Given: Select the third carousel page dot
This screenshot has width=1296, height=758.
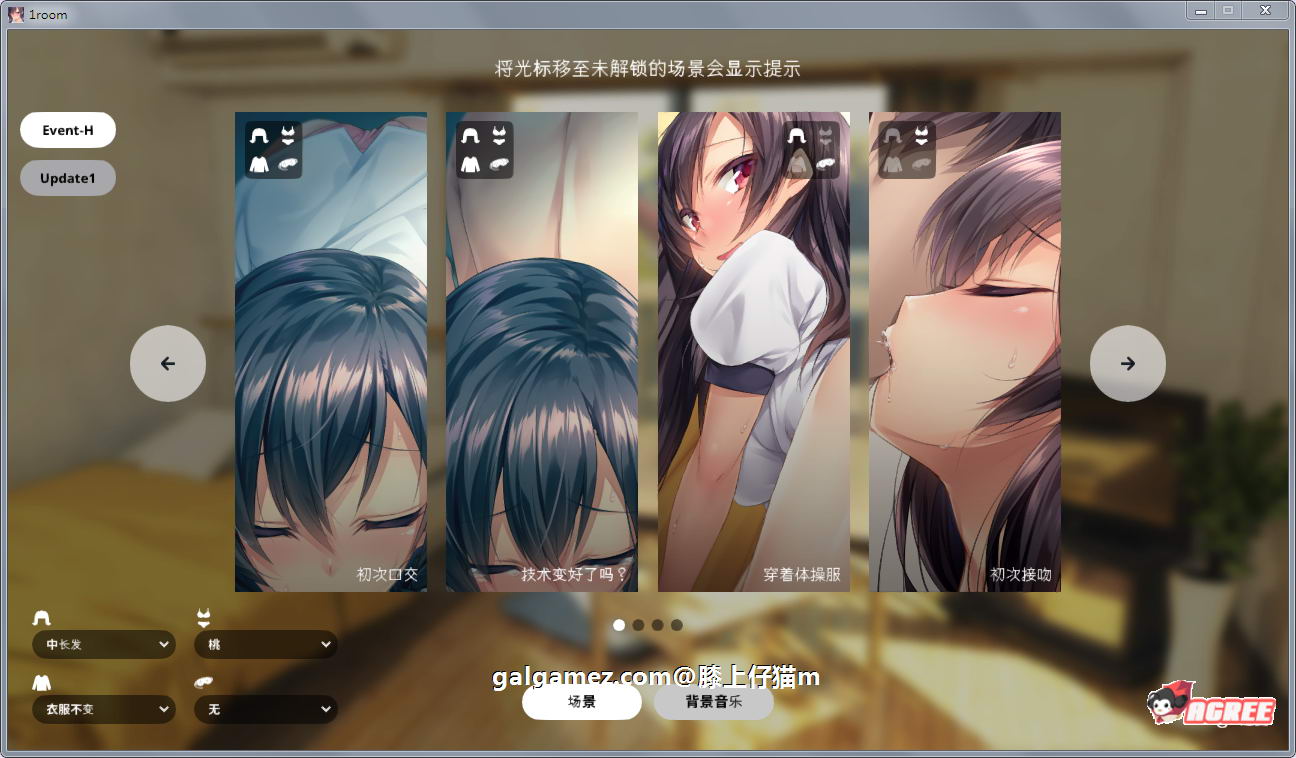Looking at the screenshot, I should (657, 625).
